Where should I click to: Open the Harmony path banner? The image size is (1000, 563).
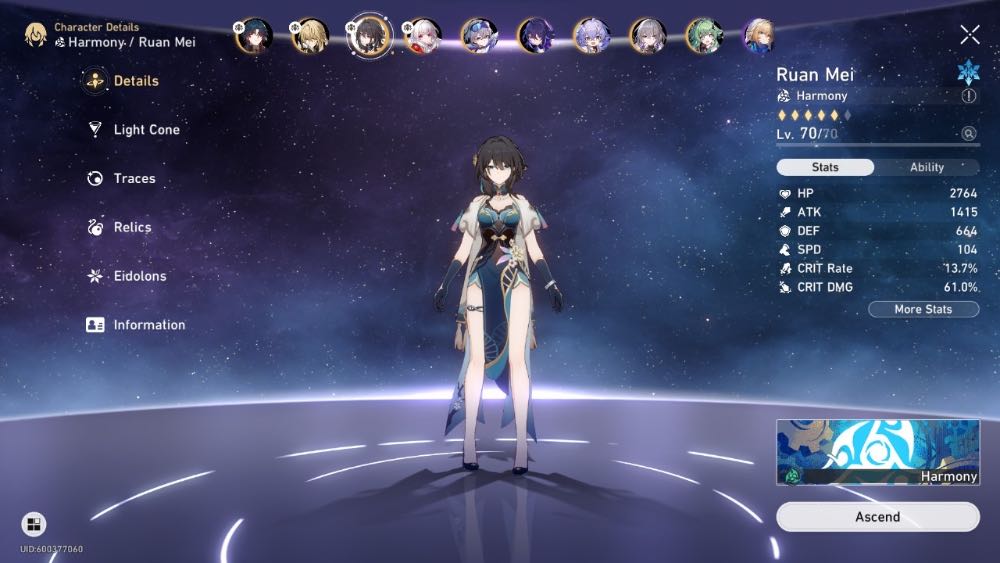[877, 452]
